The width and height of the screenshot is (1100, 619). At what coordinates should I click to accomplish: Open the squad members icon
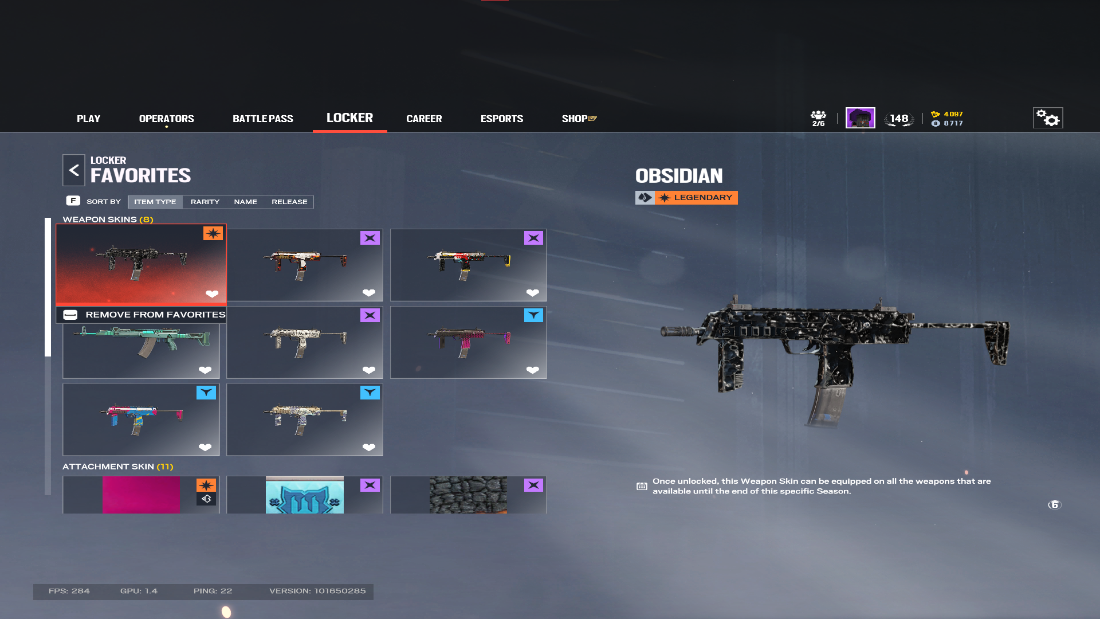(x=818, y=118)
